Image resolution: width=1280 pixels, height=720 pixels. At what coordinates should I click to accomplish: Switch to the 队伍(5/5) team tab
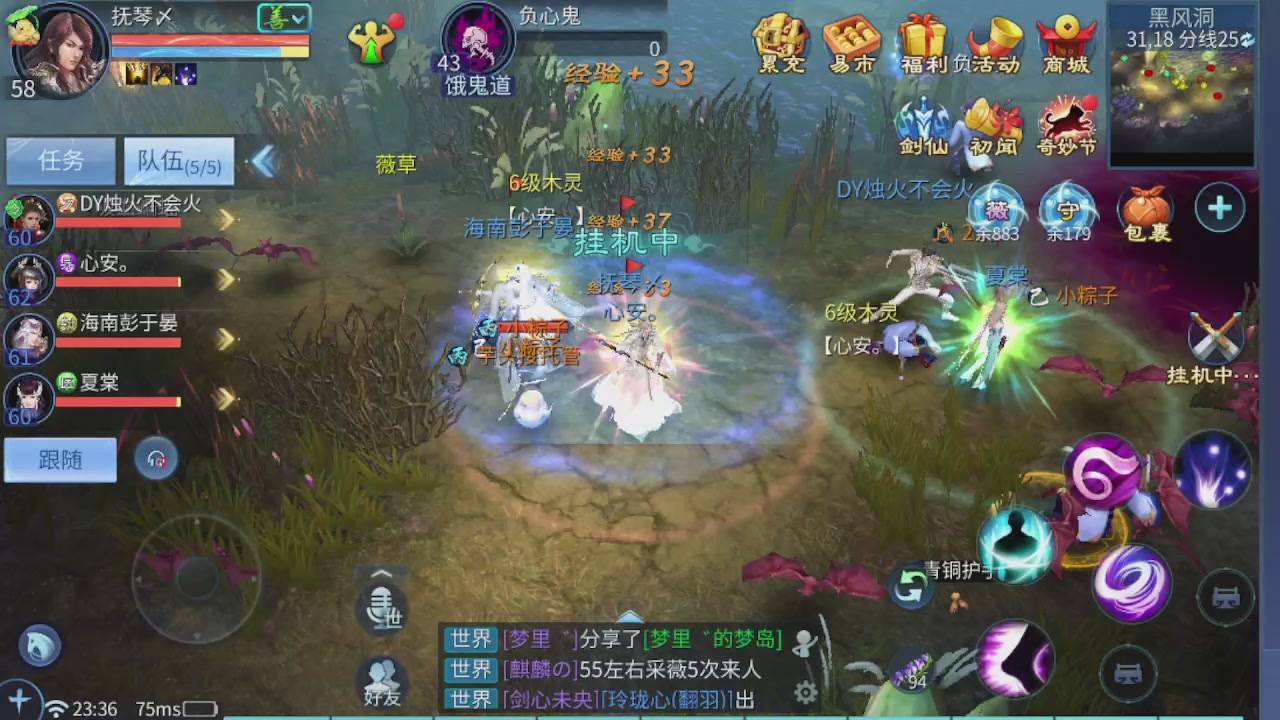[x=178, y=161]
